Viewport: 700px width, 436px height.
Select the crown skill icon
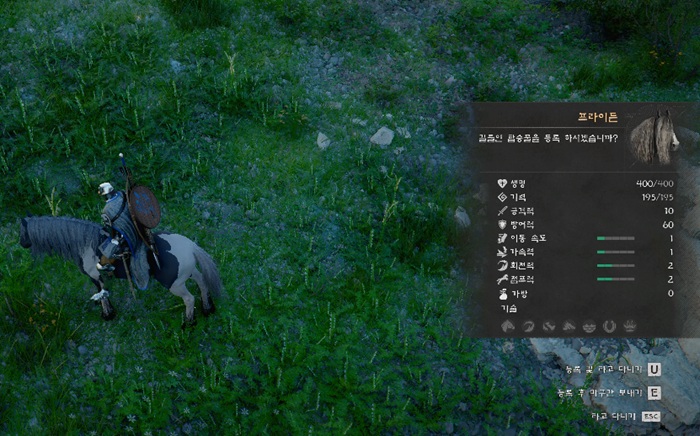(x=630, y=326)
